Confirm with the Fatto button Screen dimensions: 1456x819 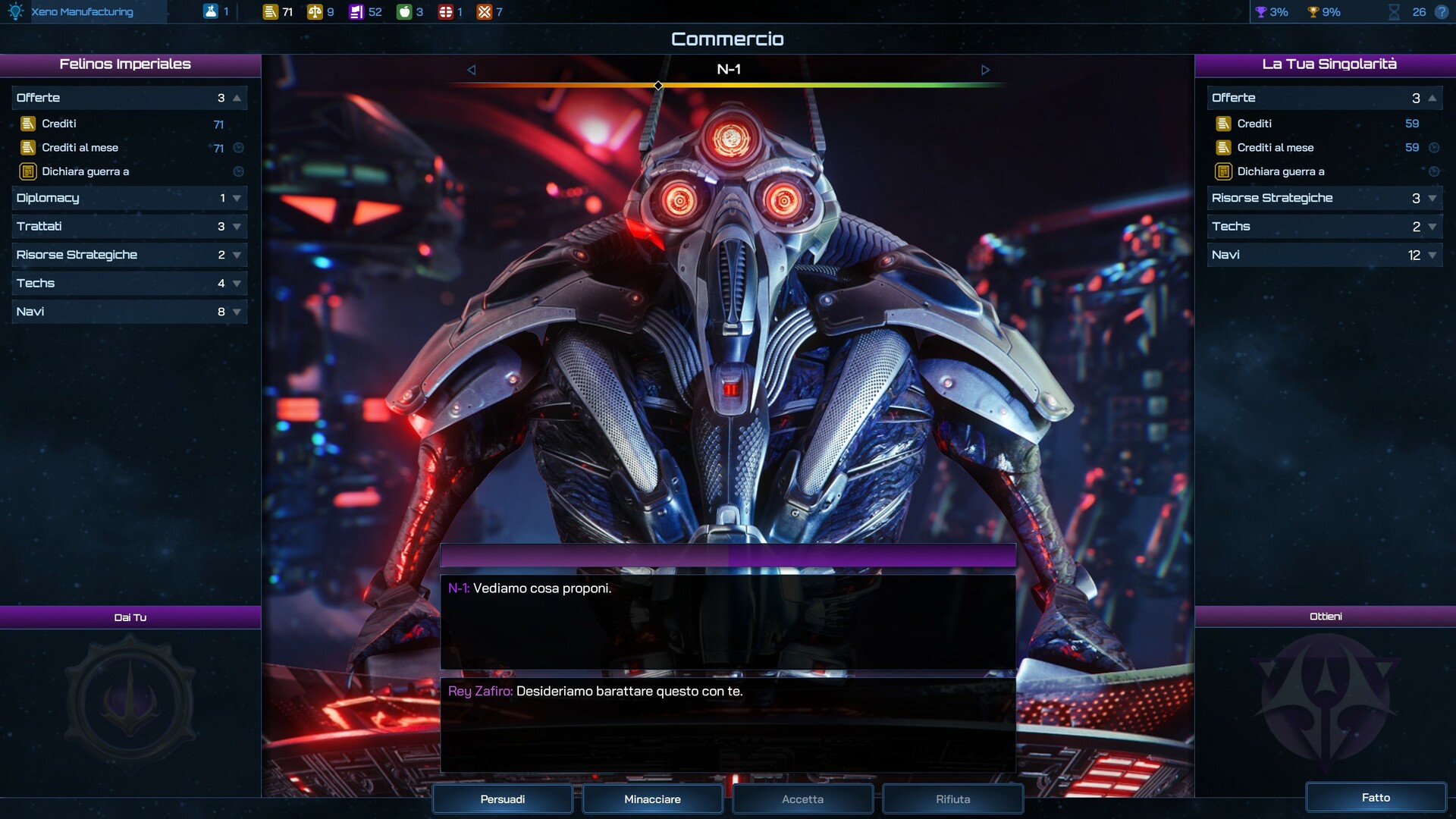coord(1375,797)
